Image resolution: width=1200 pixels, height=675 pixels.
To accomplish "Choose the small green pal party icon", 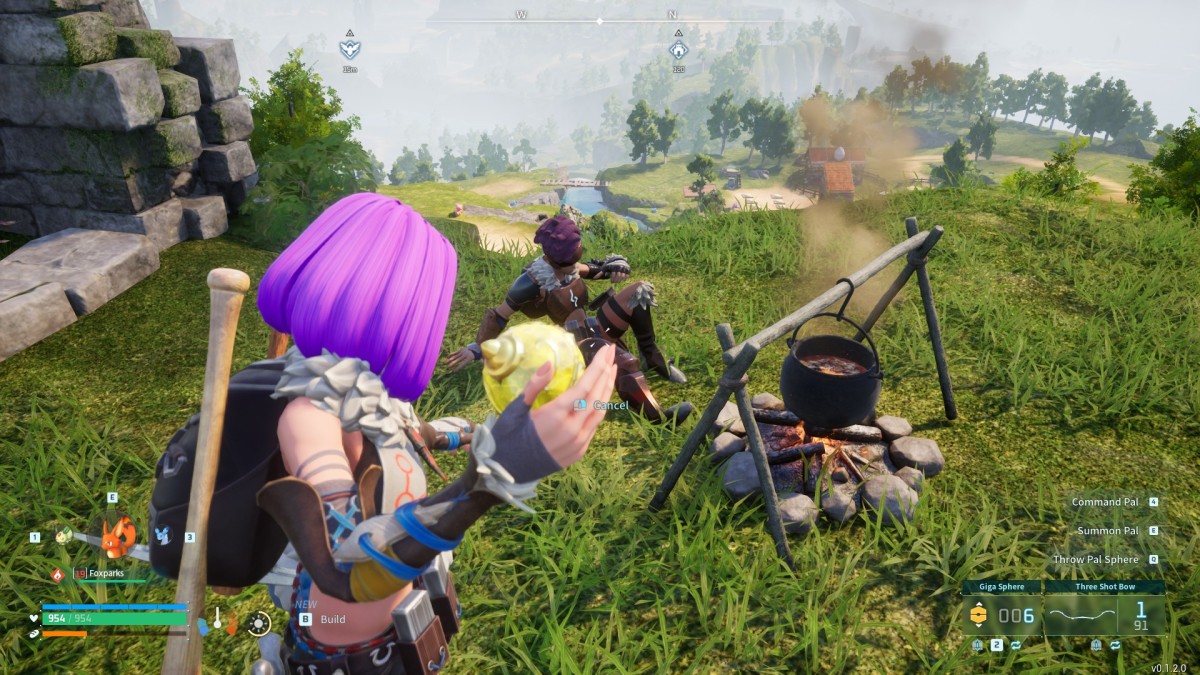I will click(64, 536).
